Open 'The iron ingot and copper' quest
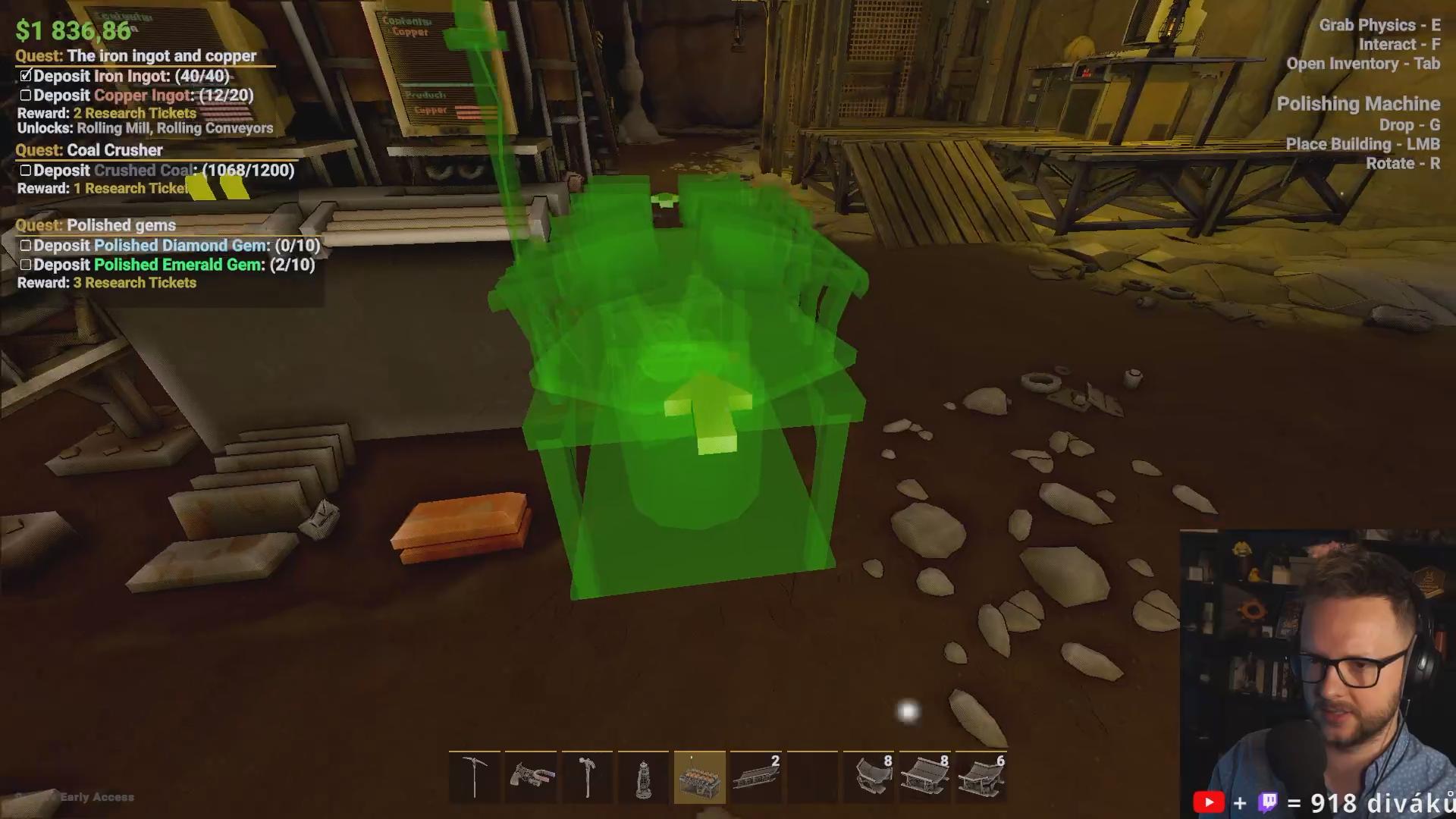The width and height of the screenshot is (1456, 819). (x=161, y=56)
